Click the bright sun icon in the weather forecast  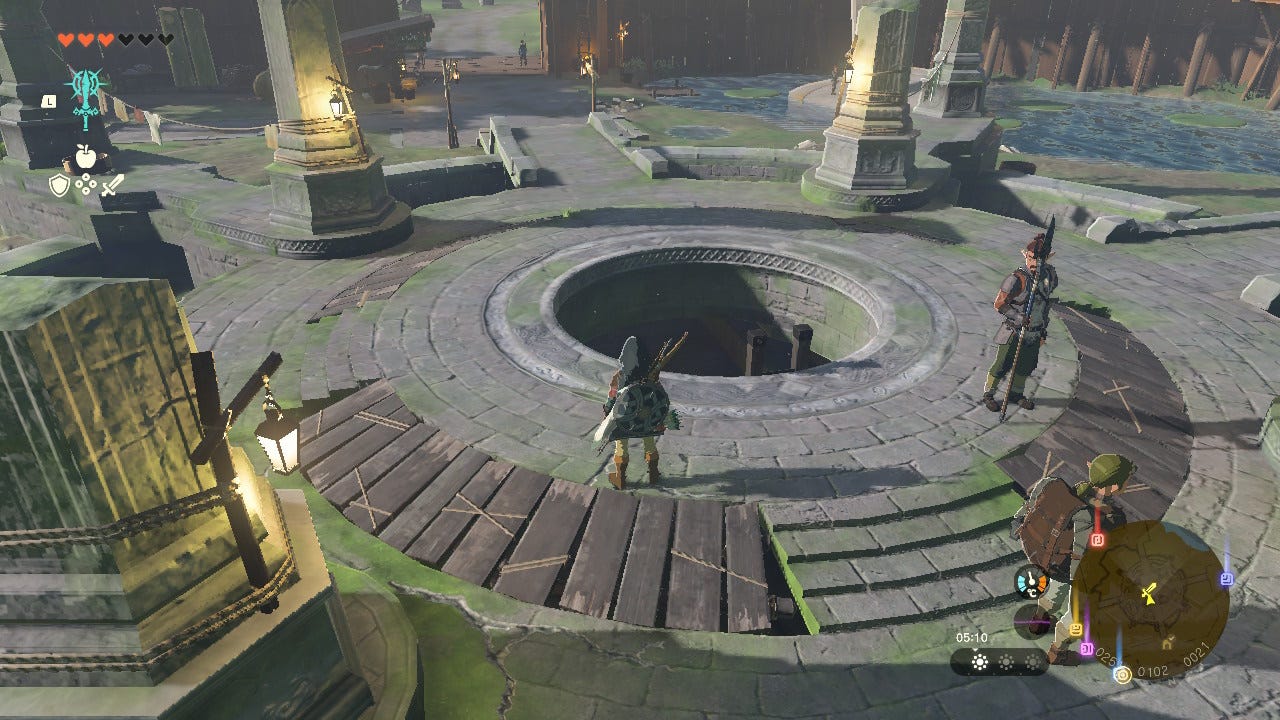(980, 662)
